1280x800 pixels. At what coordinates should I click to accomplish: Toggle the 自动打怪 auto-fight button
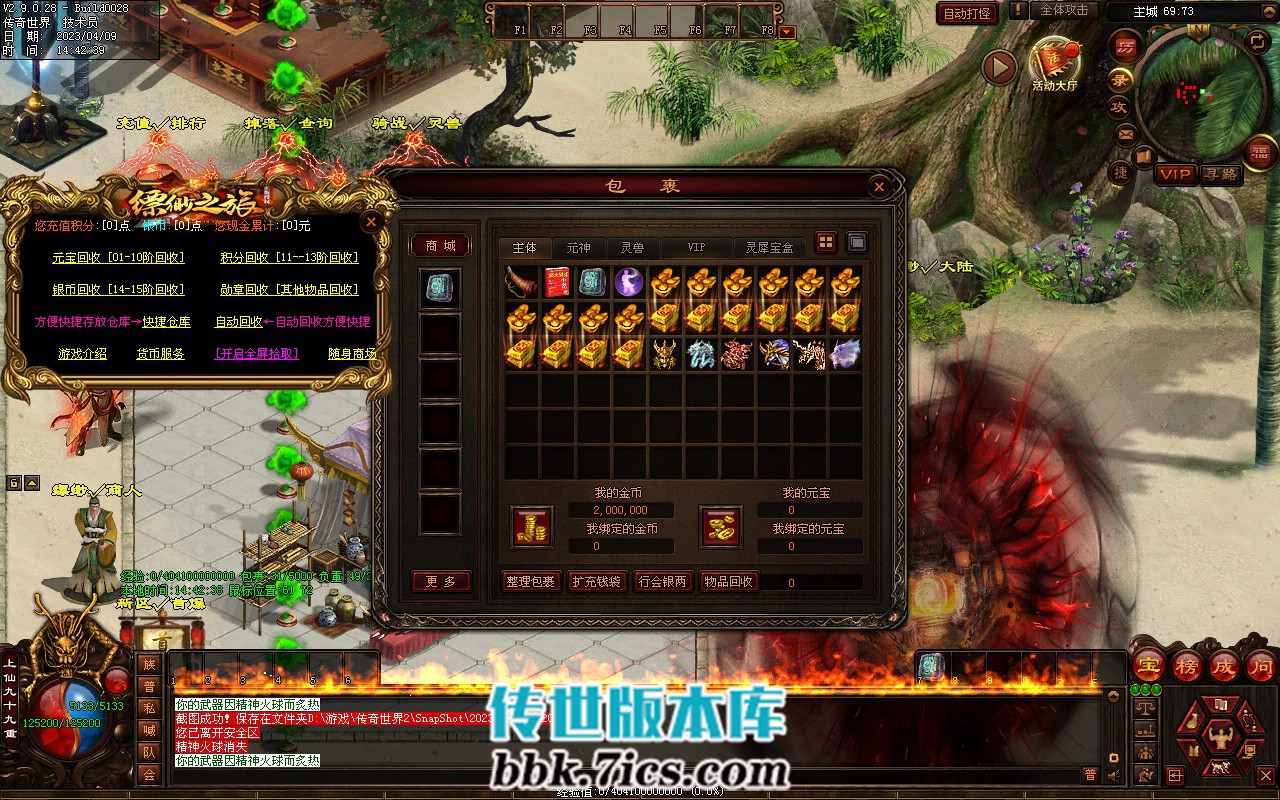(x=968, y=13)
